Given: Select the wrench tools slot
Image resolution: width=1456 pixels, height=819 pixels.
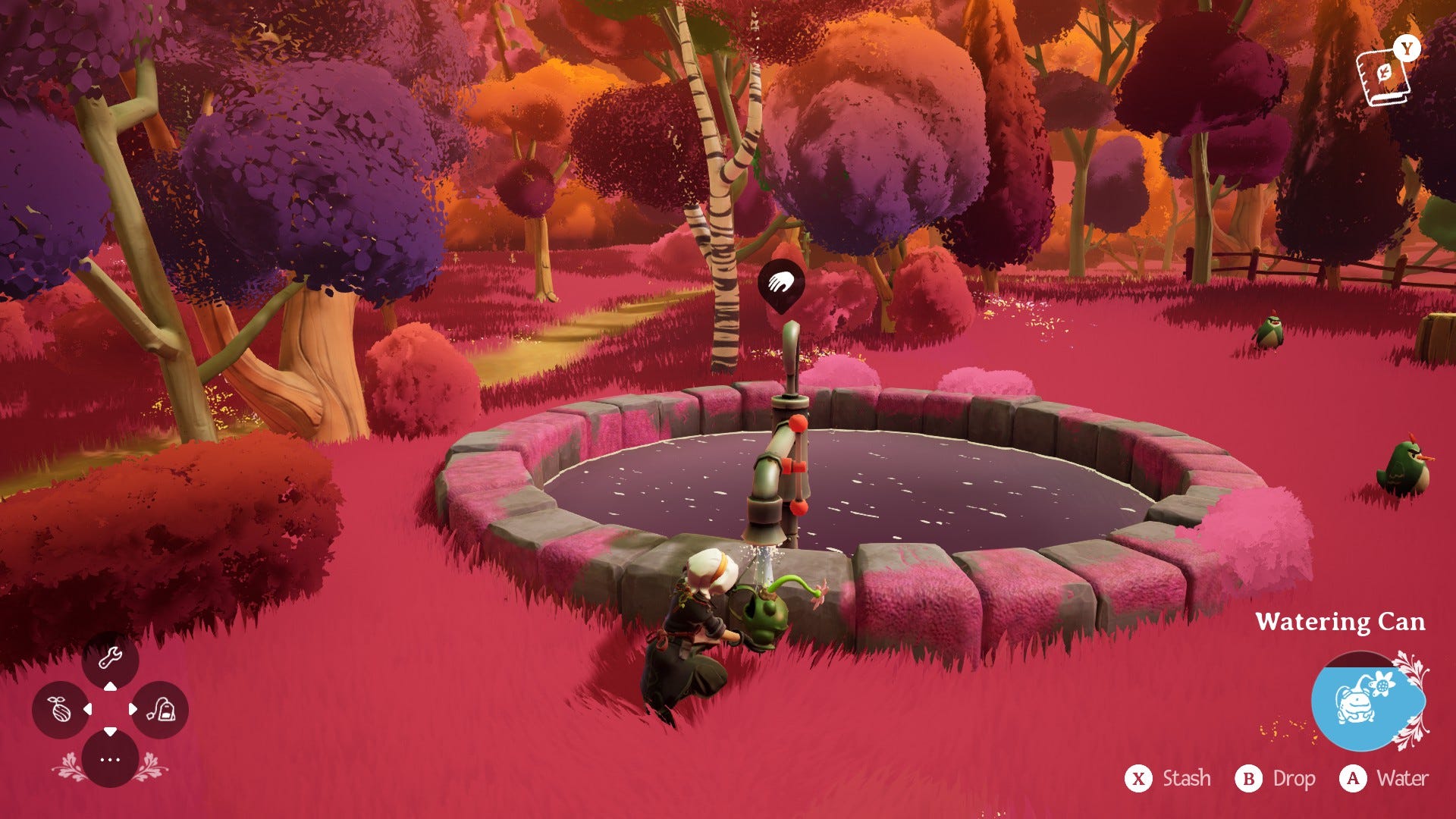Looking at the screenshot, I should click(x=110, y=658).
